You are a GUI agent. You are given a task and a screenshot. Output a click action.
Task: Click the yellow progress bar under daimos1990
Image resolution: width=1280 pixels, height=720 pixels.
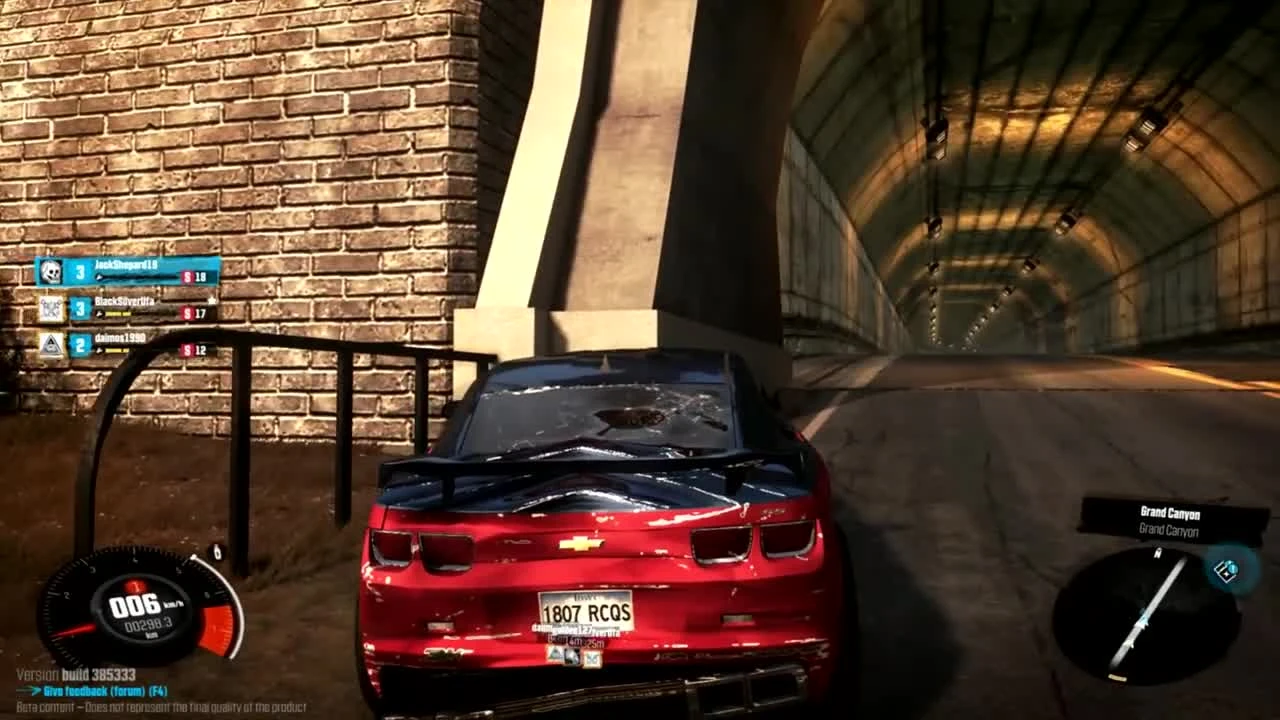click(x=115, y=350)
